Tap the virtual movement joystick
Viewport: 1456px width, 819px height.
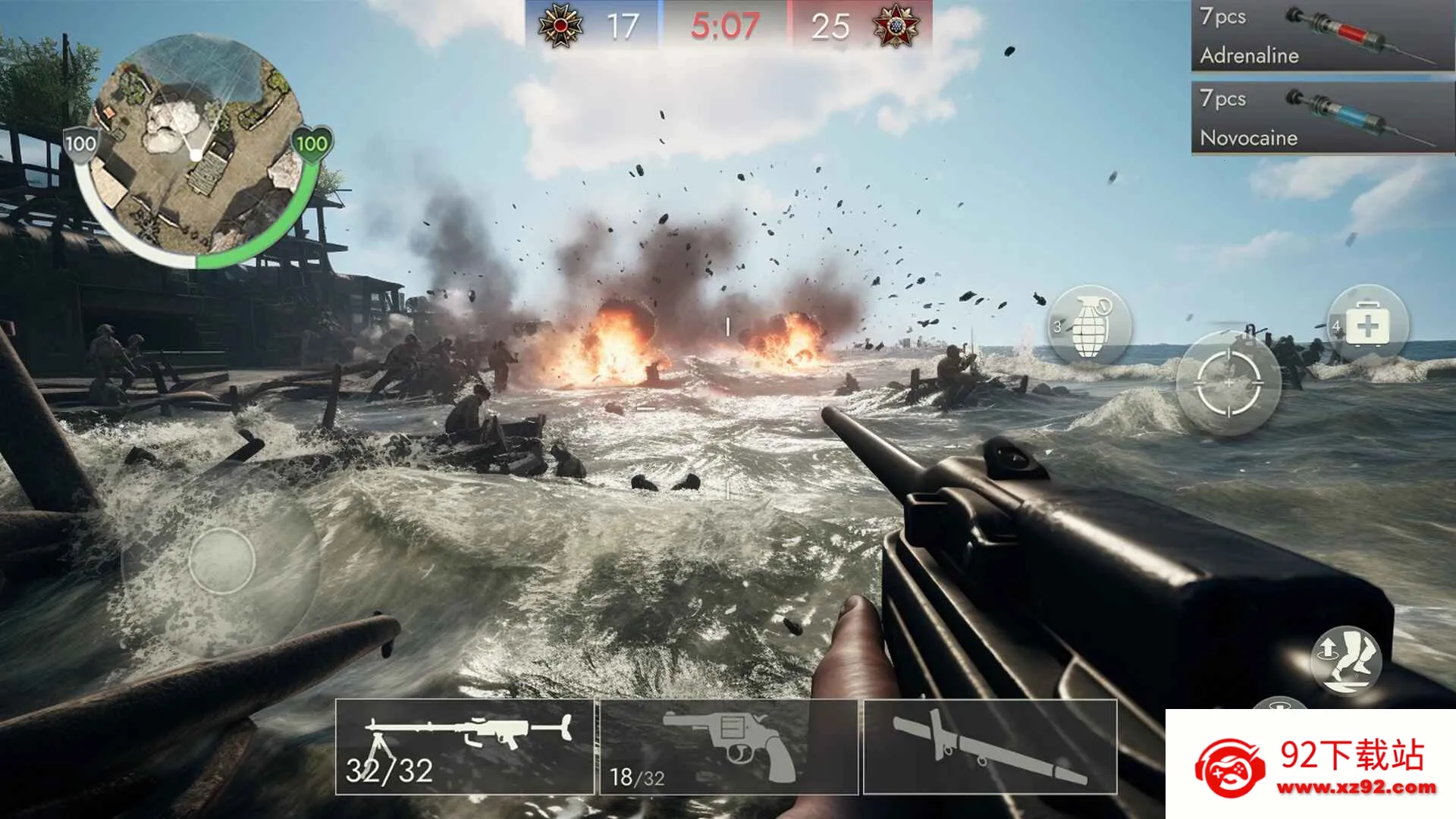(221, 561)
